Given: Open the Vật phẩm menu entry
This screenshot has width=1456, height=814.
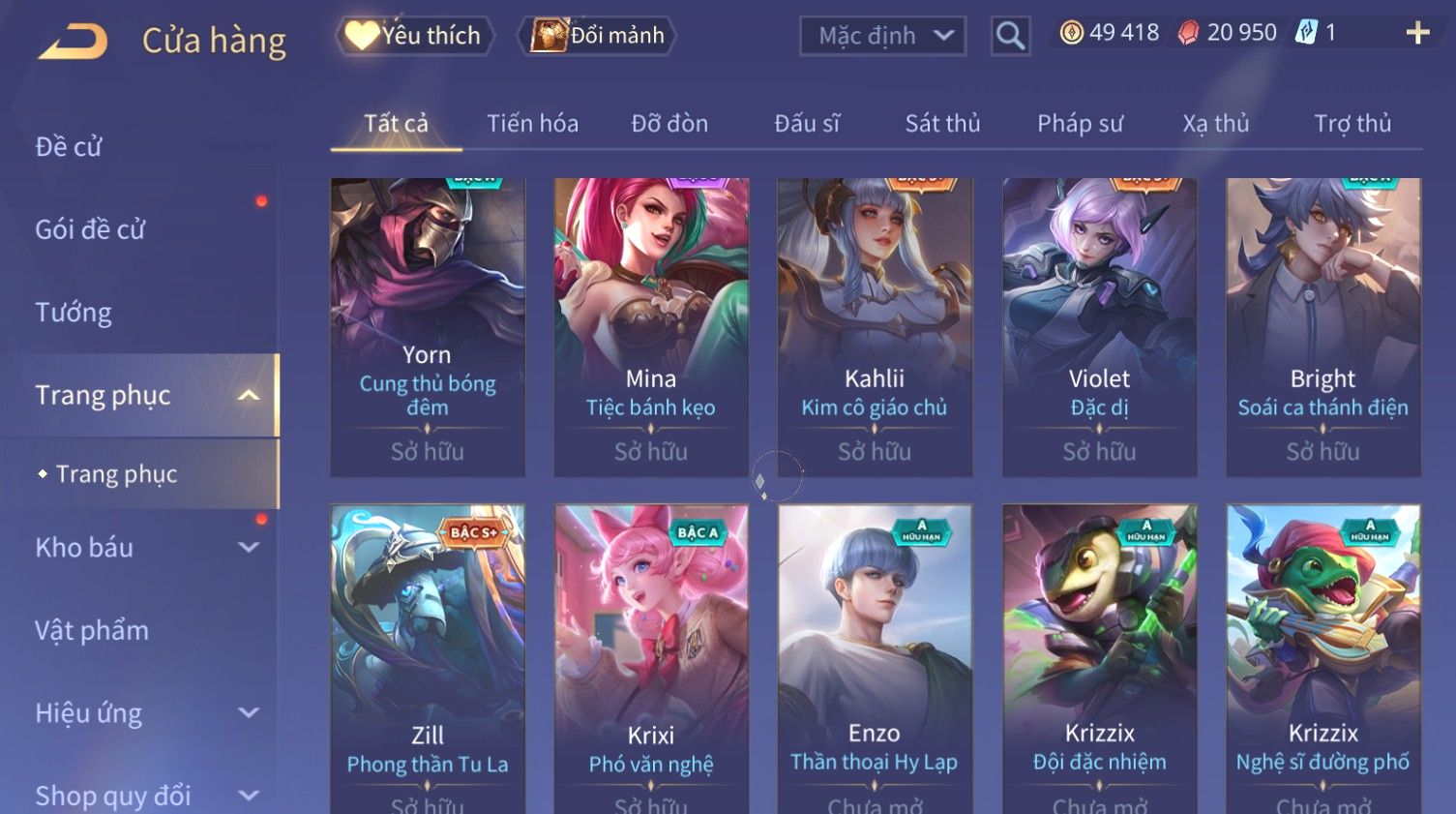Looking at the screenshot, I should coord(92,631).
